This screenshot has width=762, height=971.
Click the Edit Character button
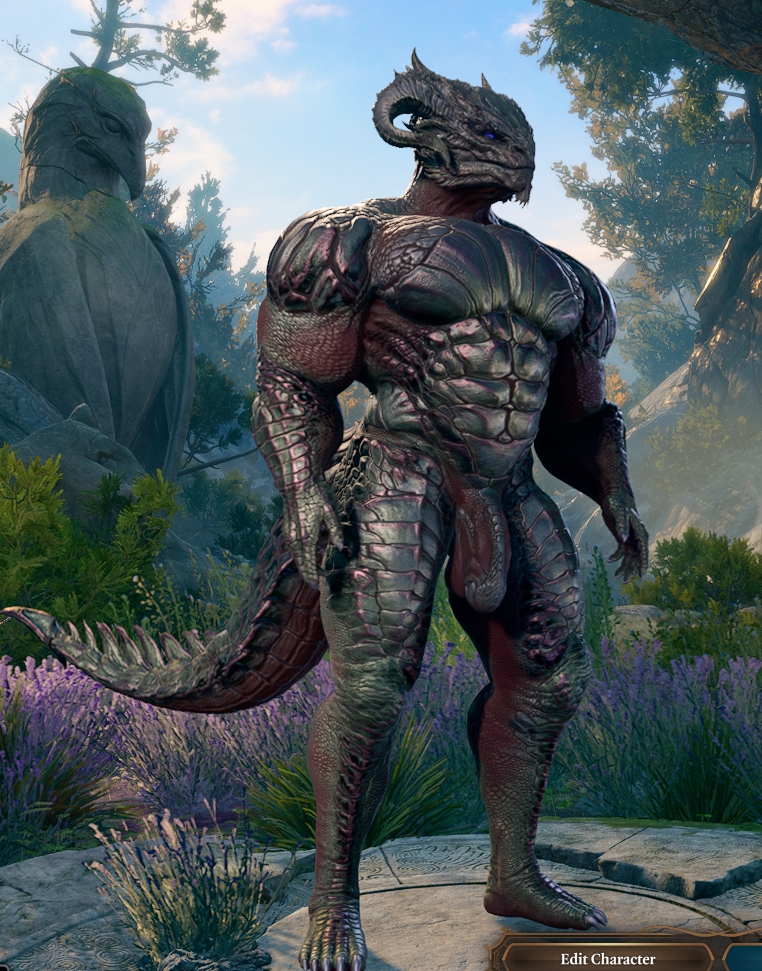[607, 958]
